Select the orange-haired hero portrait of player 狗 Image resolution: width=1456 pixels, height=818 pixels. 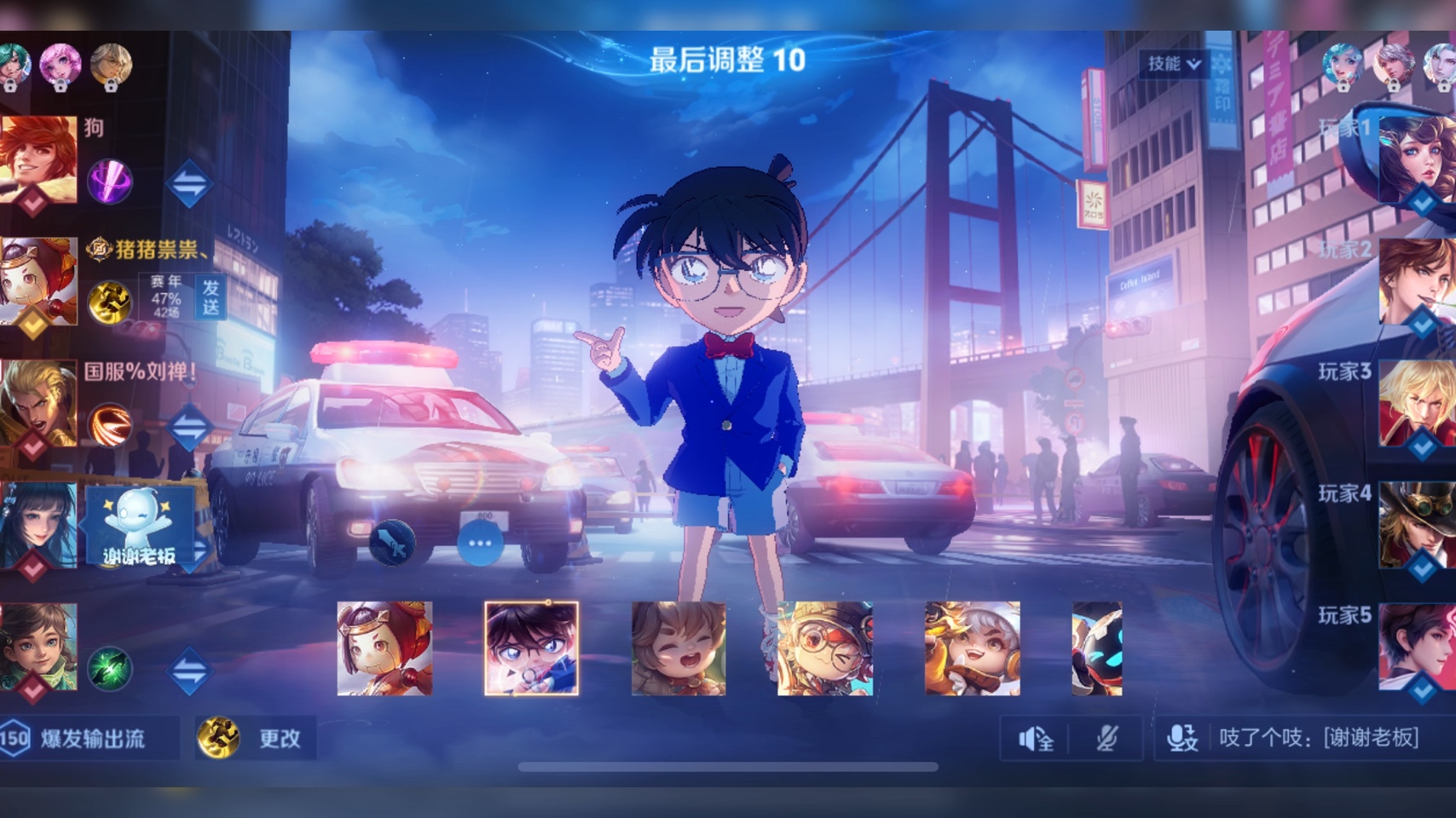[38, 159]
